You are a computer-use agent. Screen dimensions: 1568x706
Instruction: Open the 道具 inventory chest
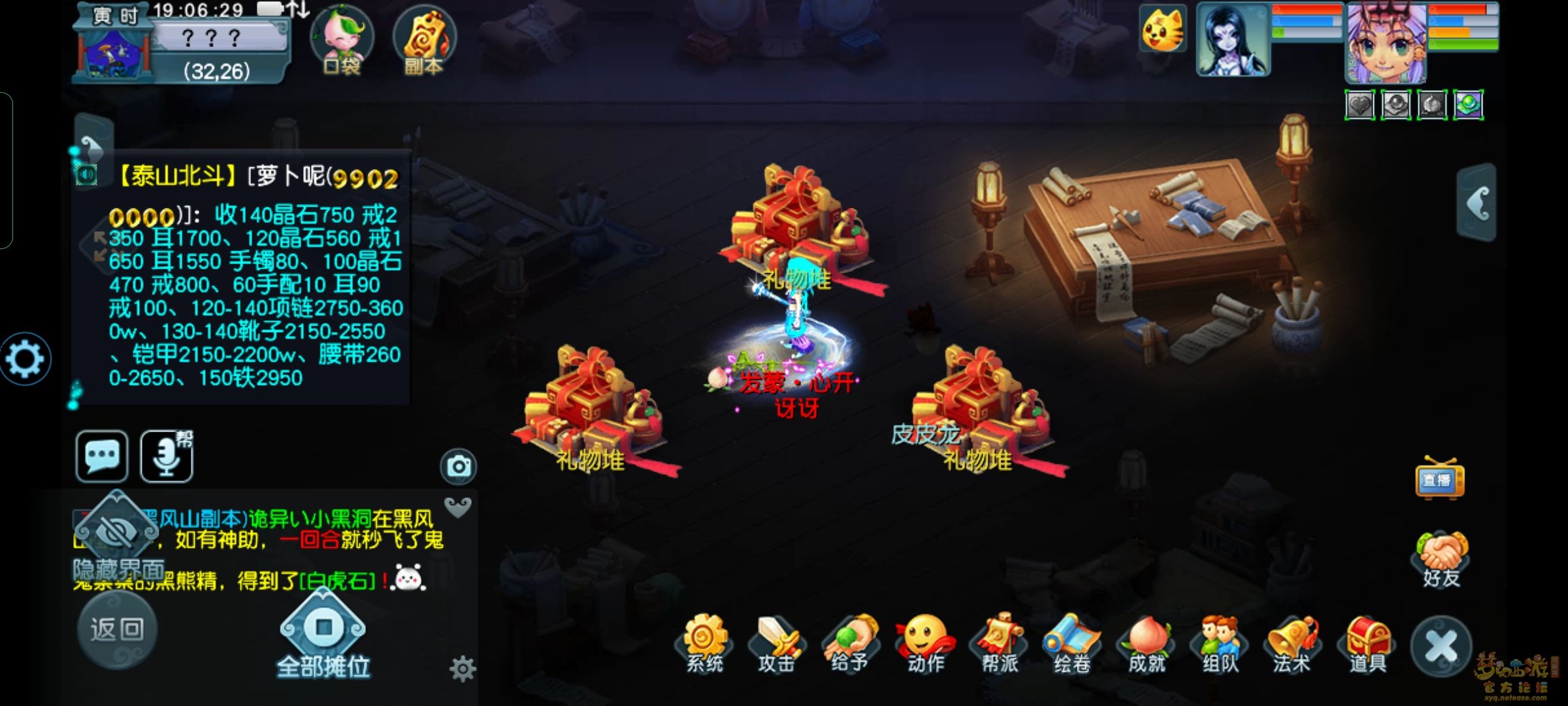point(1367,643)
